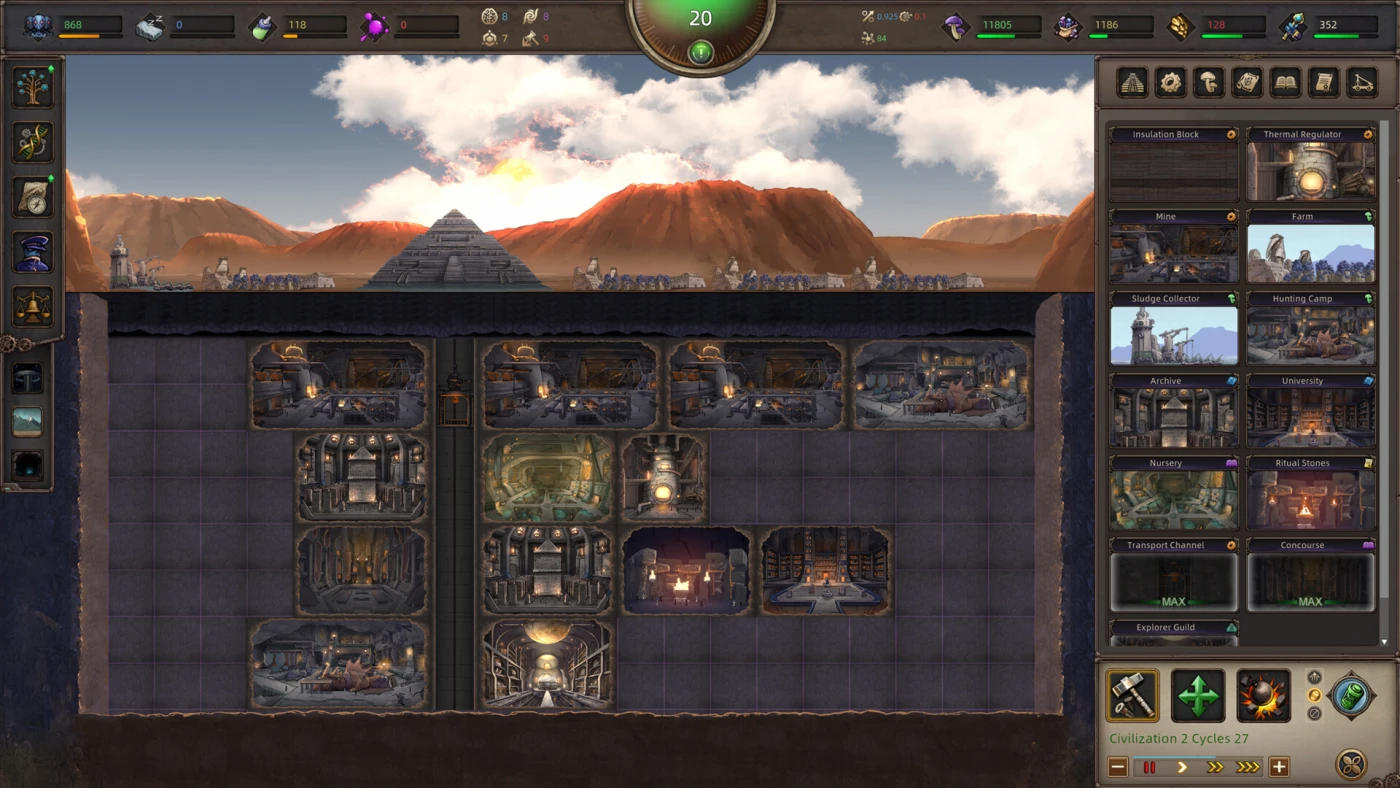1400x788 pixels.
Task: Activate the green arrows move tool
Action: pyautogui.click(x=1198, y=696)
